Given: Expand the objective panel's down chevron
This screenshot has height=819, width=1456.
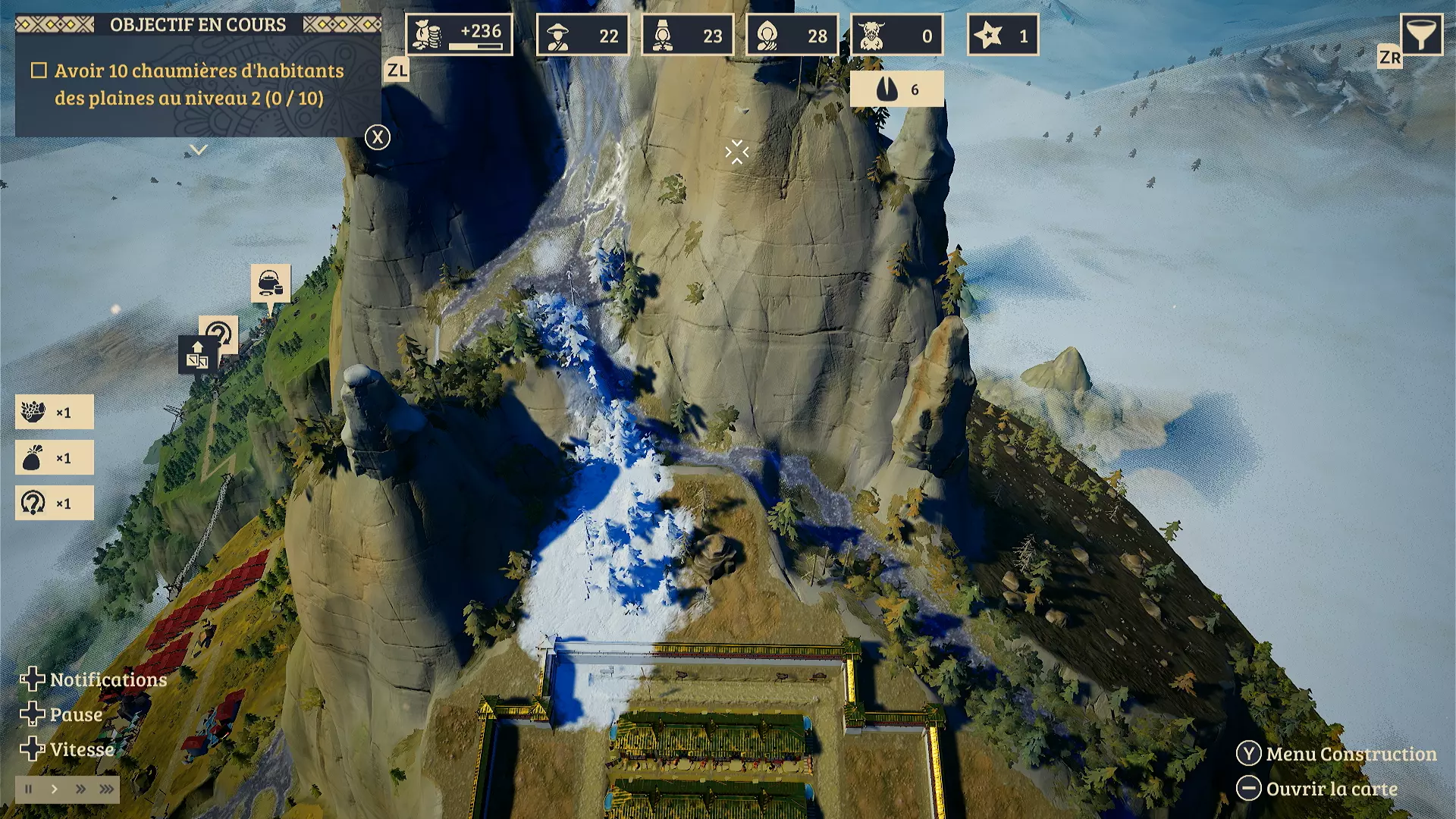Looking at the screenshot, I should [x=199, y=150].
